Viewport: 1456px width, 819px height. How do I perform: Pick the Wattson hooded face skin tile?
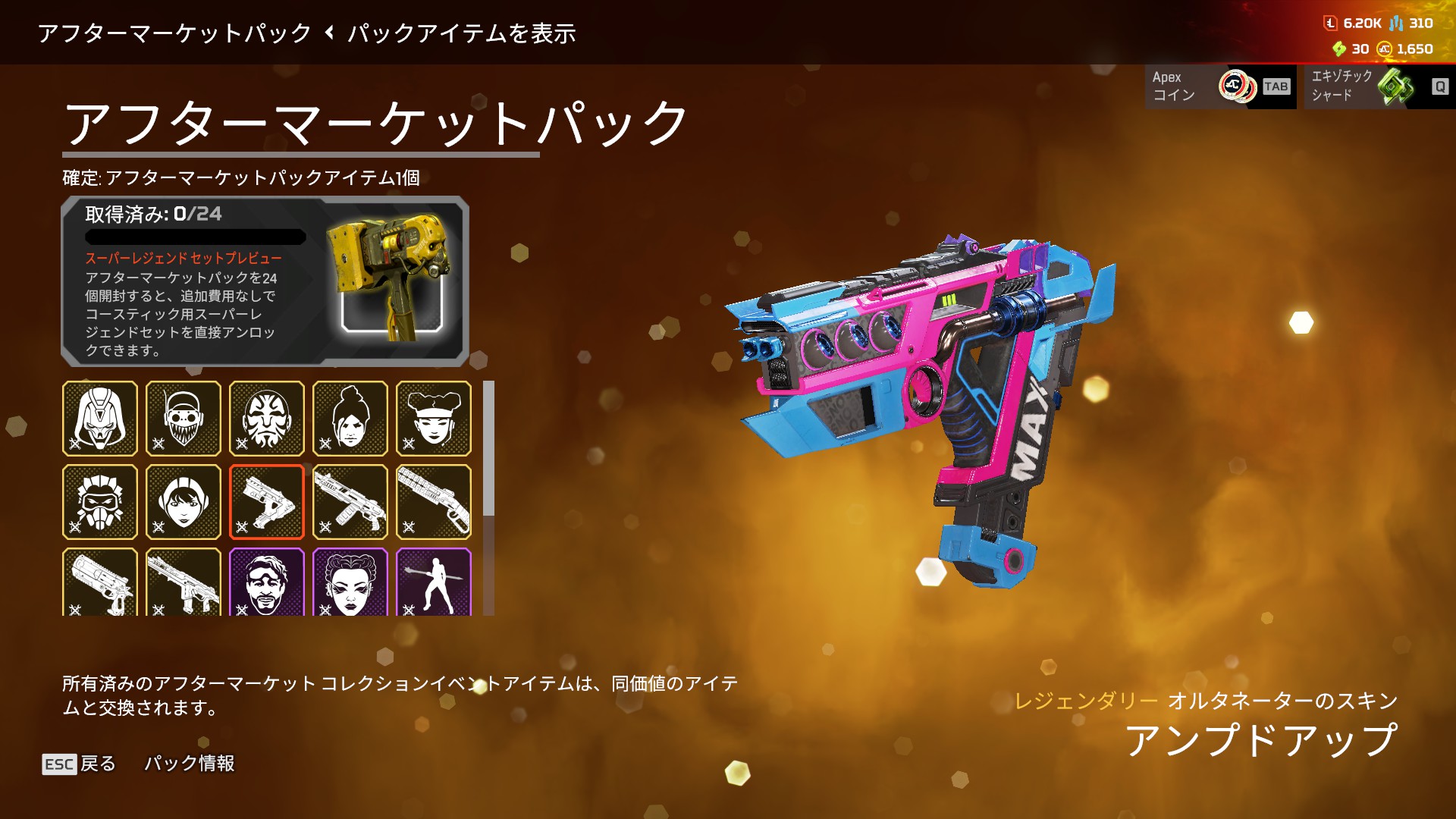(184, 502)
